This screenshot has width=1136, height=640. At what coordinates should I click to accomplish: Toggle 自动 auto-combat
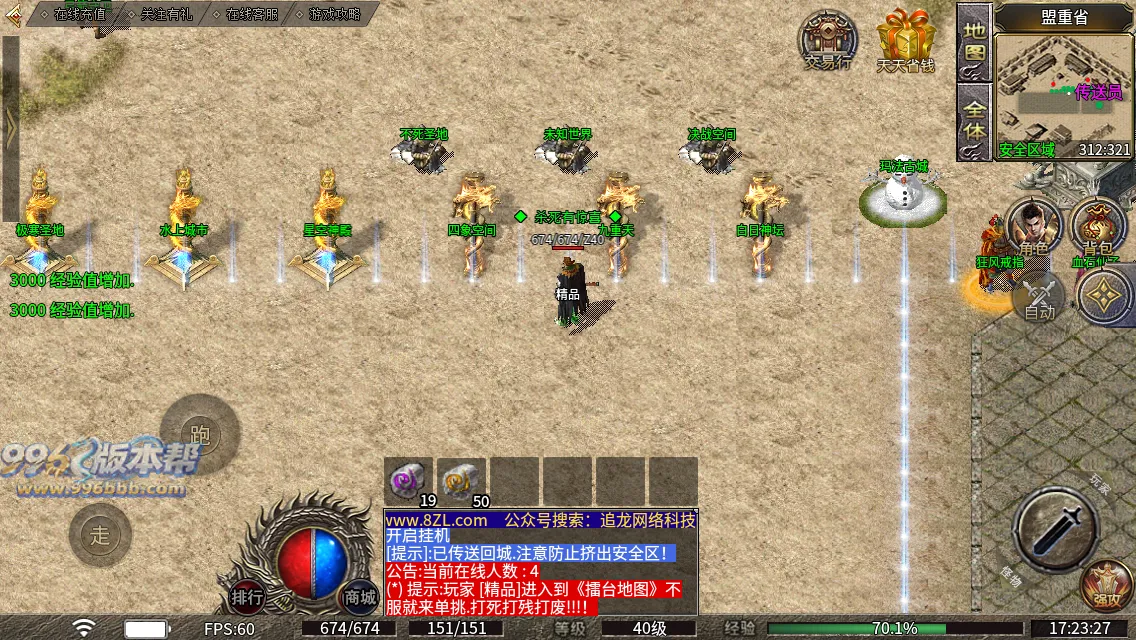[1040, 299]
